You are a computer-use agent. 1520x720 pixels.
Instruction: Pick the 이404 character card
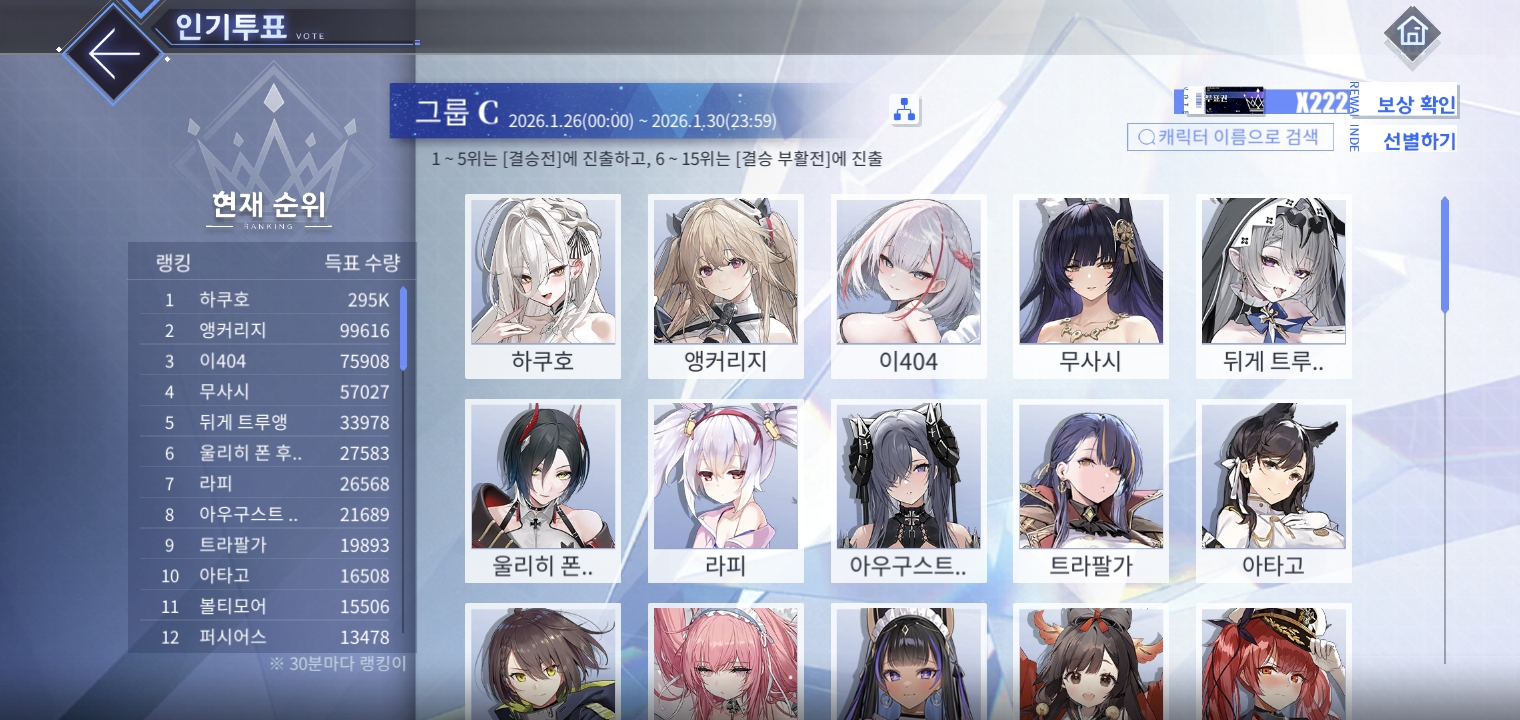[909, 286]
